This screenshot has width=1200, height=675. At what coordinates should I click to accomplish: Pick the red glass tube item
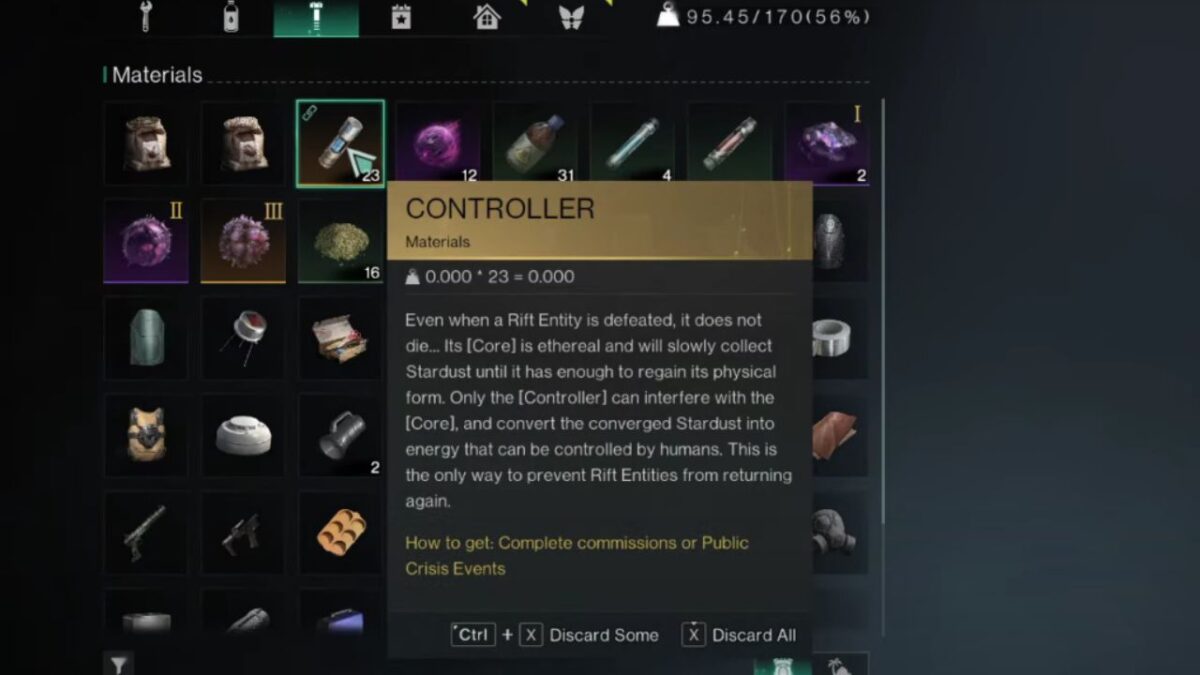pyautogui.click(x=729, y=143)
